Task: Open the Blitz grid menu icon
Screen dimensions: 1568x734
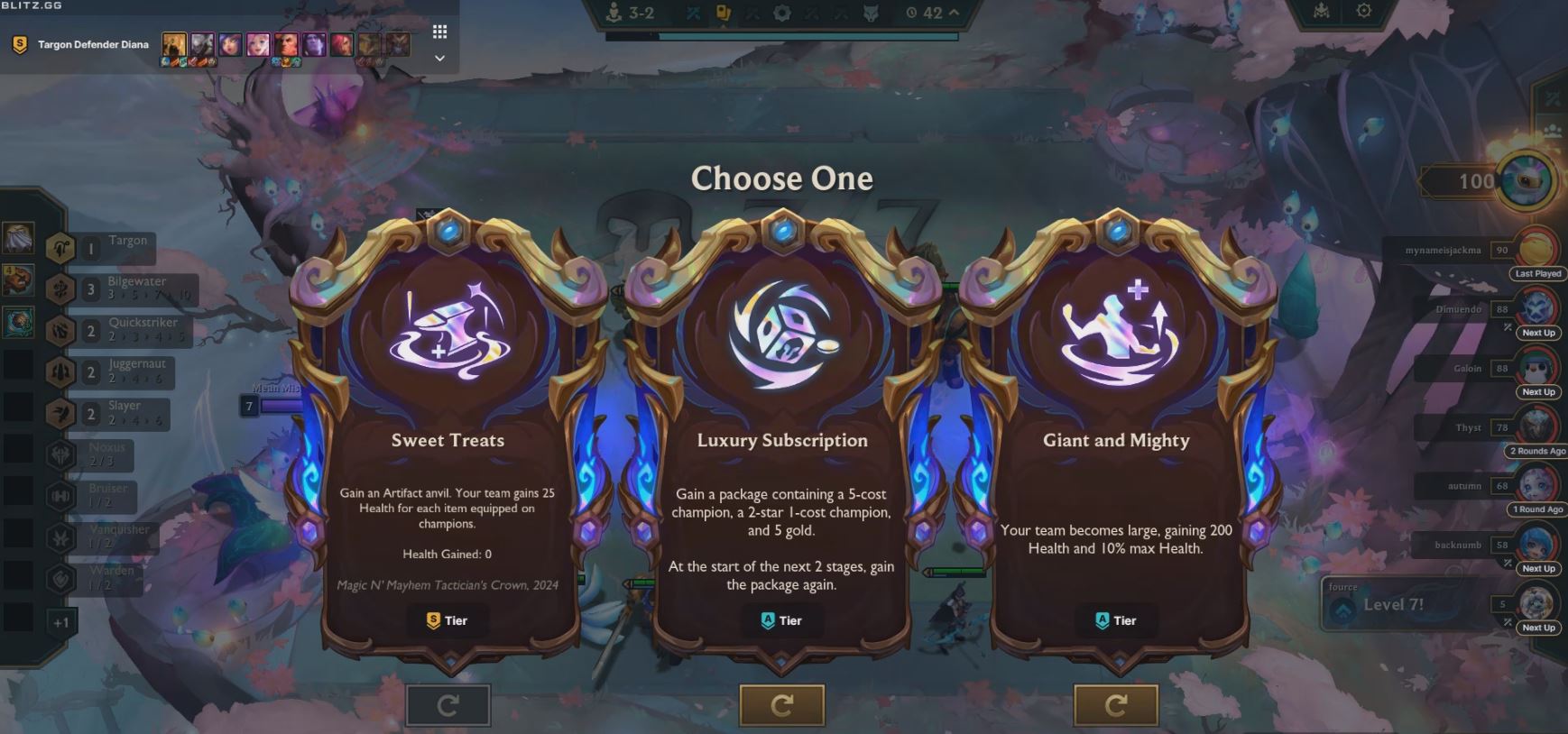Action: point(440,31)
